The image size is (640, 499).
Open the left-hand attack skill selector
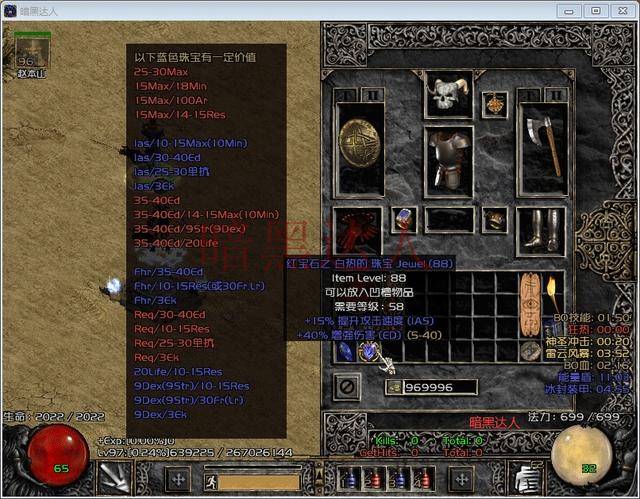click(116, 476)
